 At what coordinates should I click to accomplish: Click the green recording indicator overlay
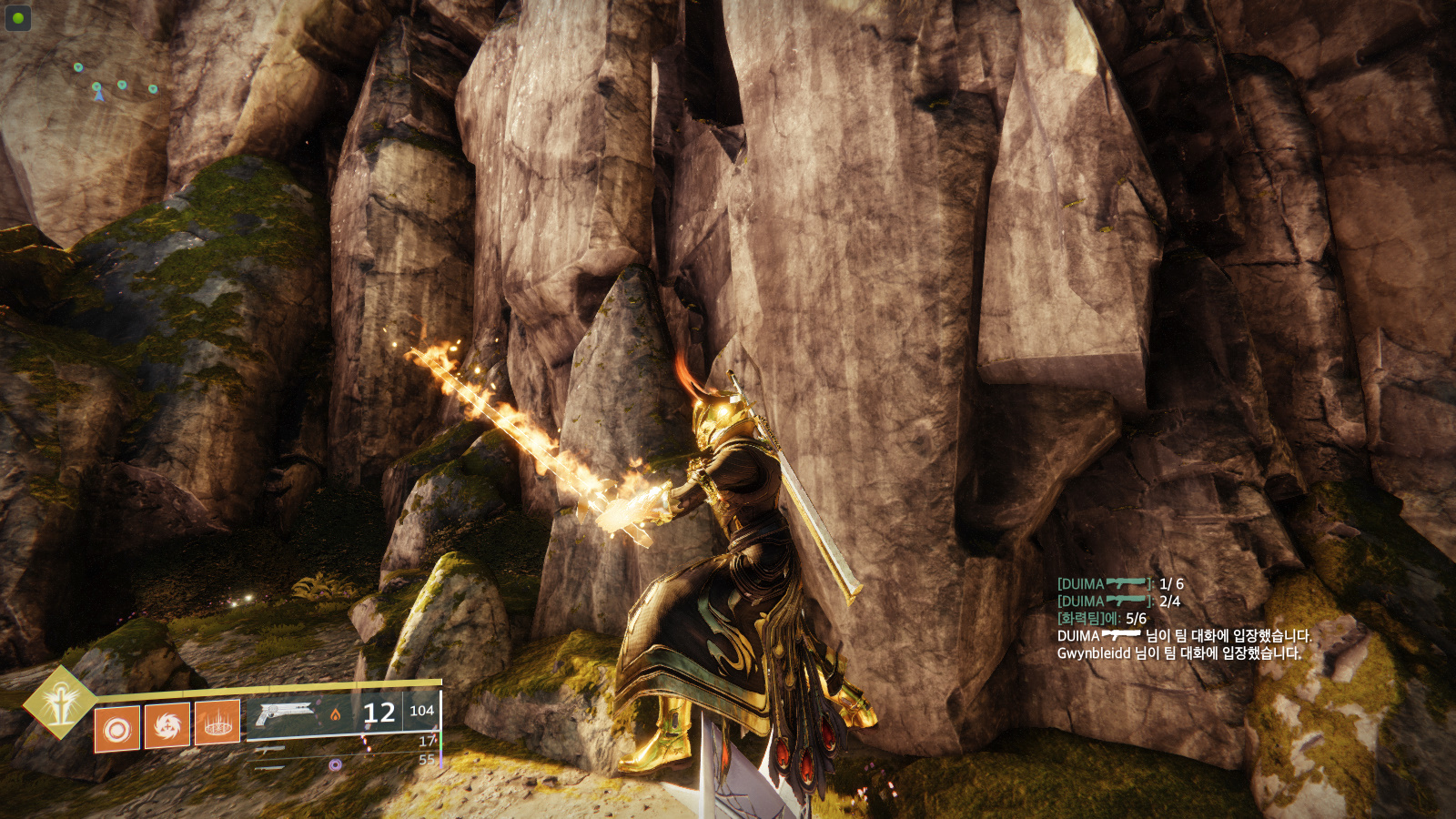[x=18, y=18]
